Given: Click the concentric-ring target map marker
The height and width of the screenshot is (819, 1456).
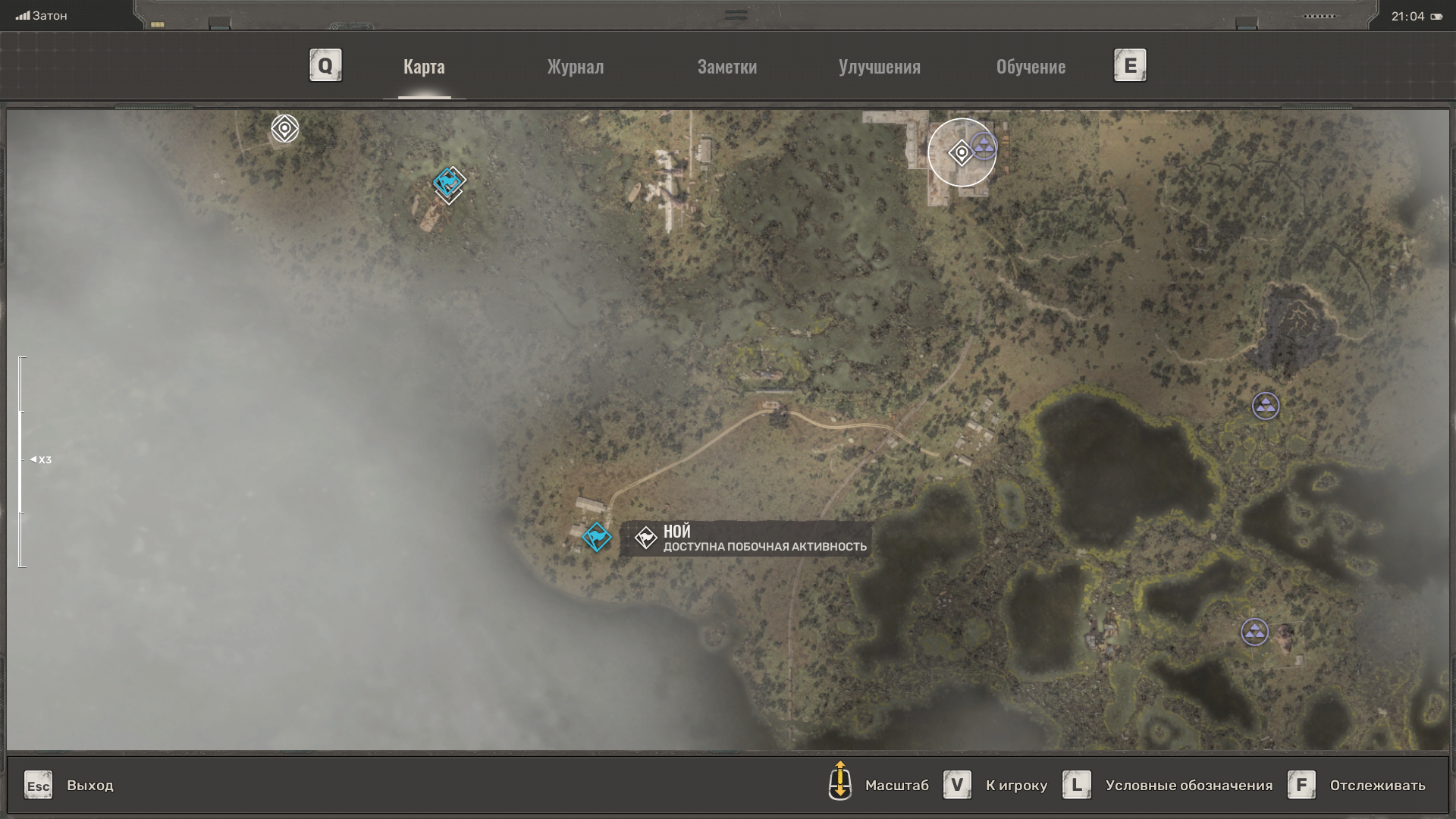Looking at the screenshot, I should point(285,129).
